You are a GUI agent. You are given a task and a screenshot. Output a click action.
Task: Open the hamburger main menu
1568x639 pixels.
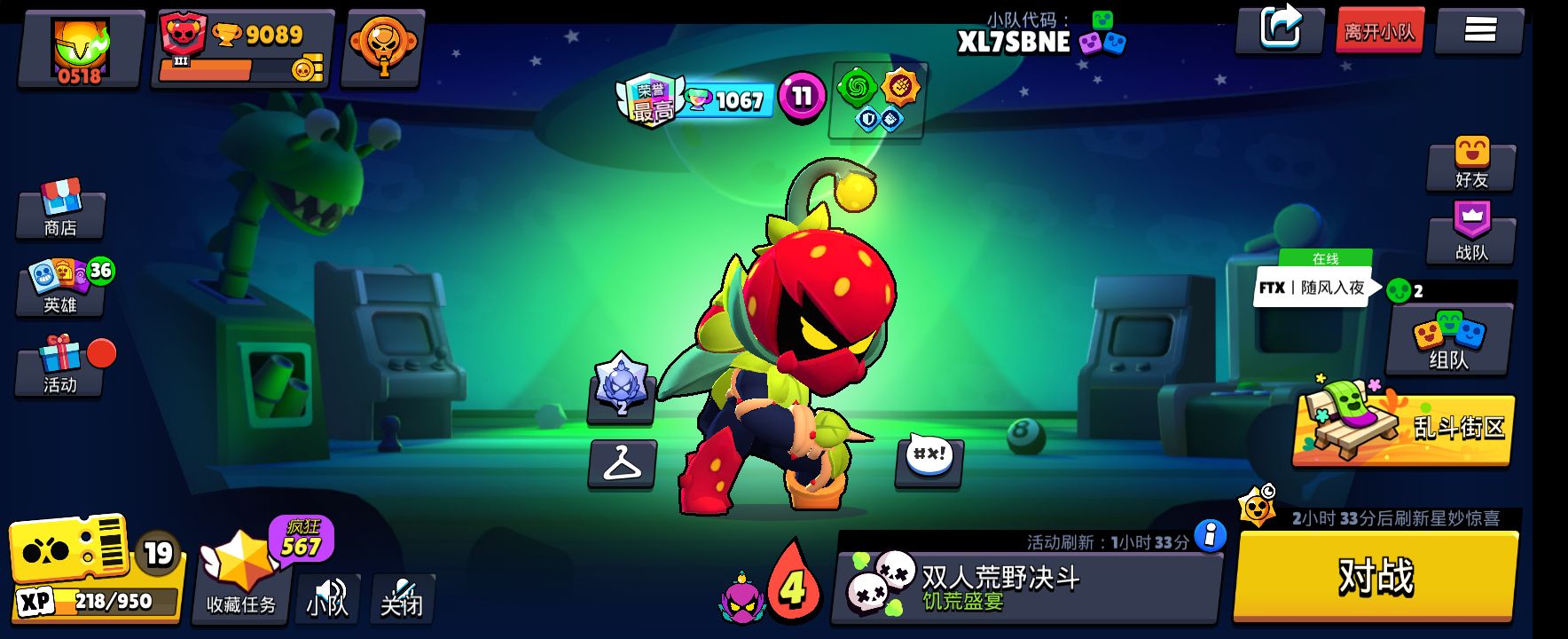point(1479,31)
